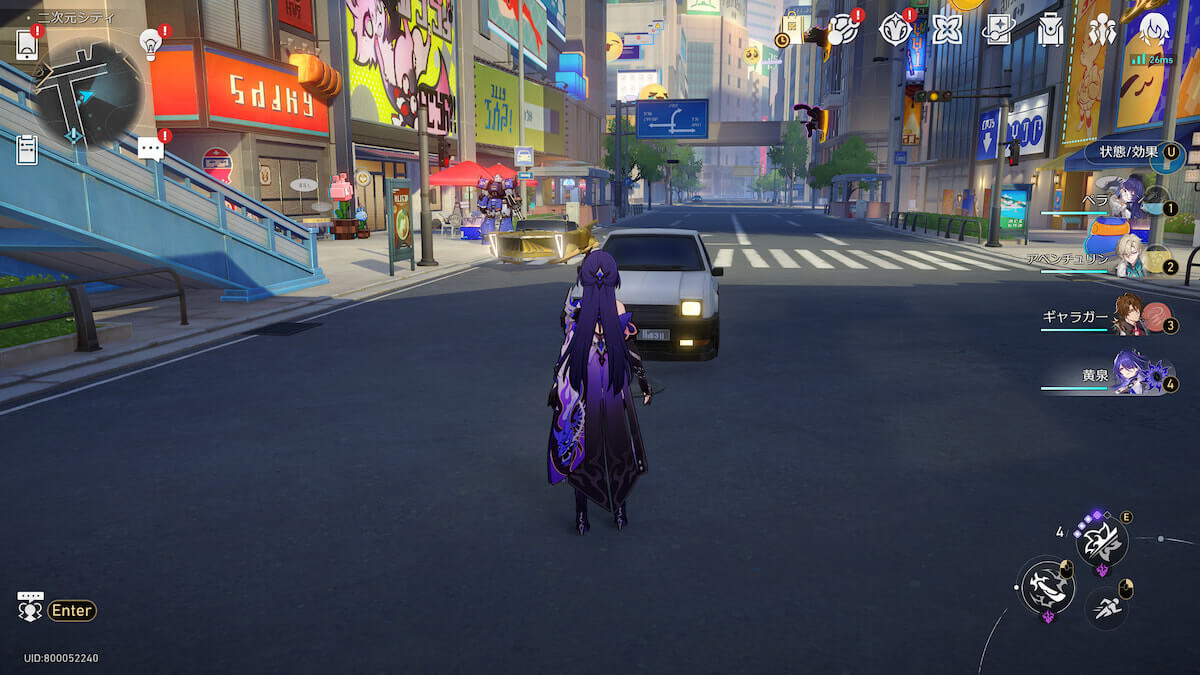Image resolution: width=1200 pixels, height=675 pixels.
Task: Open the backpack inventory
Action: tap(1050, 30)
